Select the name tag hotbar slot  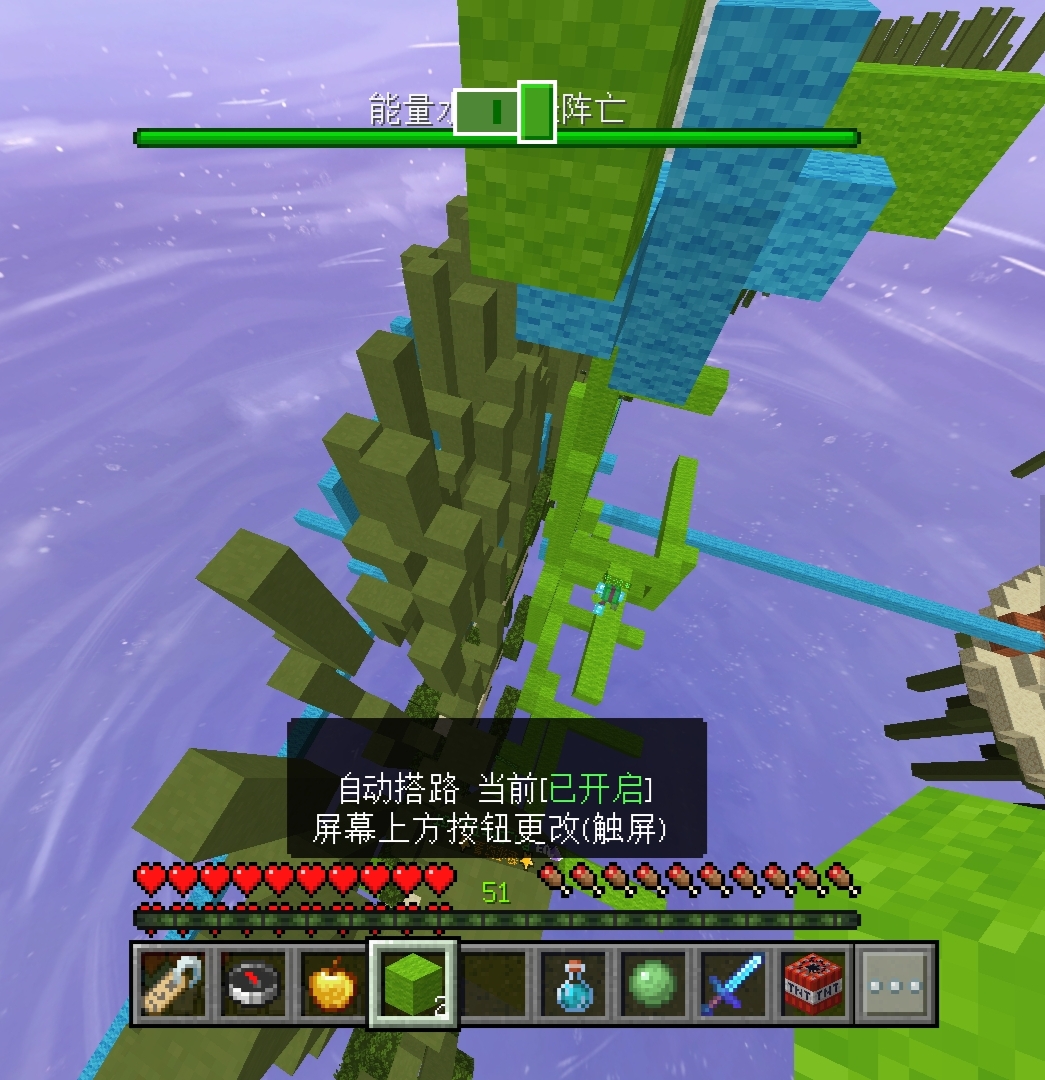point(172,984)
